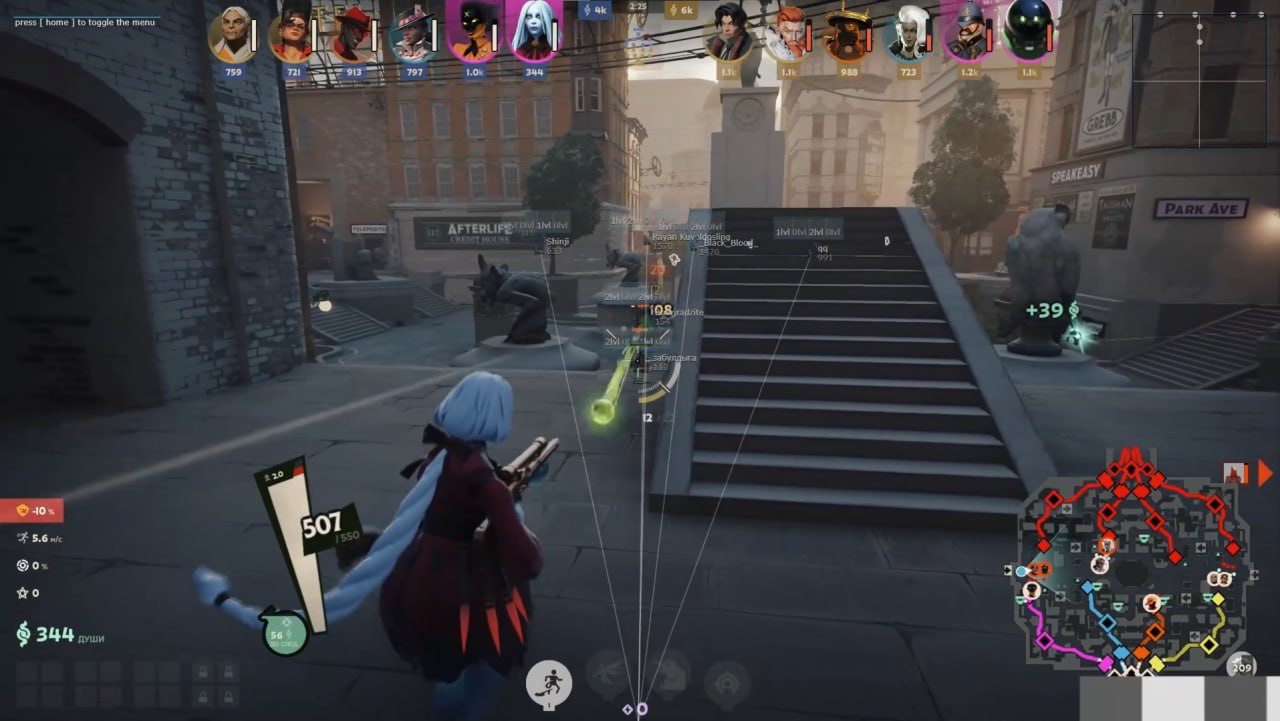1280x721 pixels.
Task: Select the pale long-haired ally portrait showing 344
Action: [536, 34]
